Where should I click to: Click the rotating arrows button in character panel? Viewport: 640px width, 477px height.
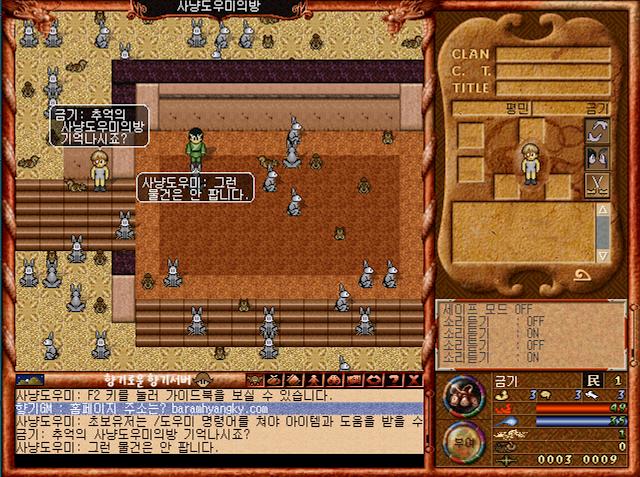coord(597,131)
